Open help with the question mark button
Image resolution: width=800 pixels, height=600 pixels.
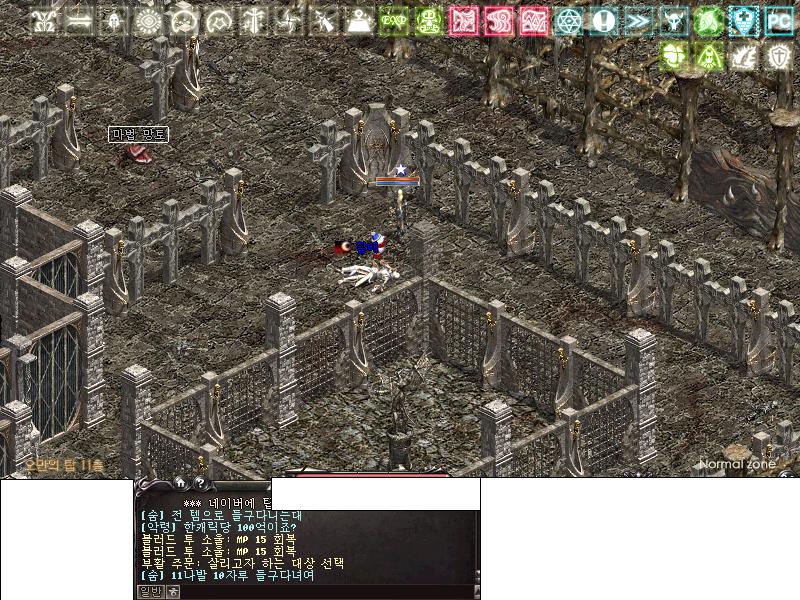(x=199, y=482)
